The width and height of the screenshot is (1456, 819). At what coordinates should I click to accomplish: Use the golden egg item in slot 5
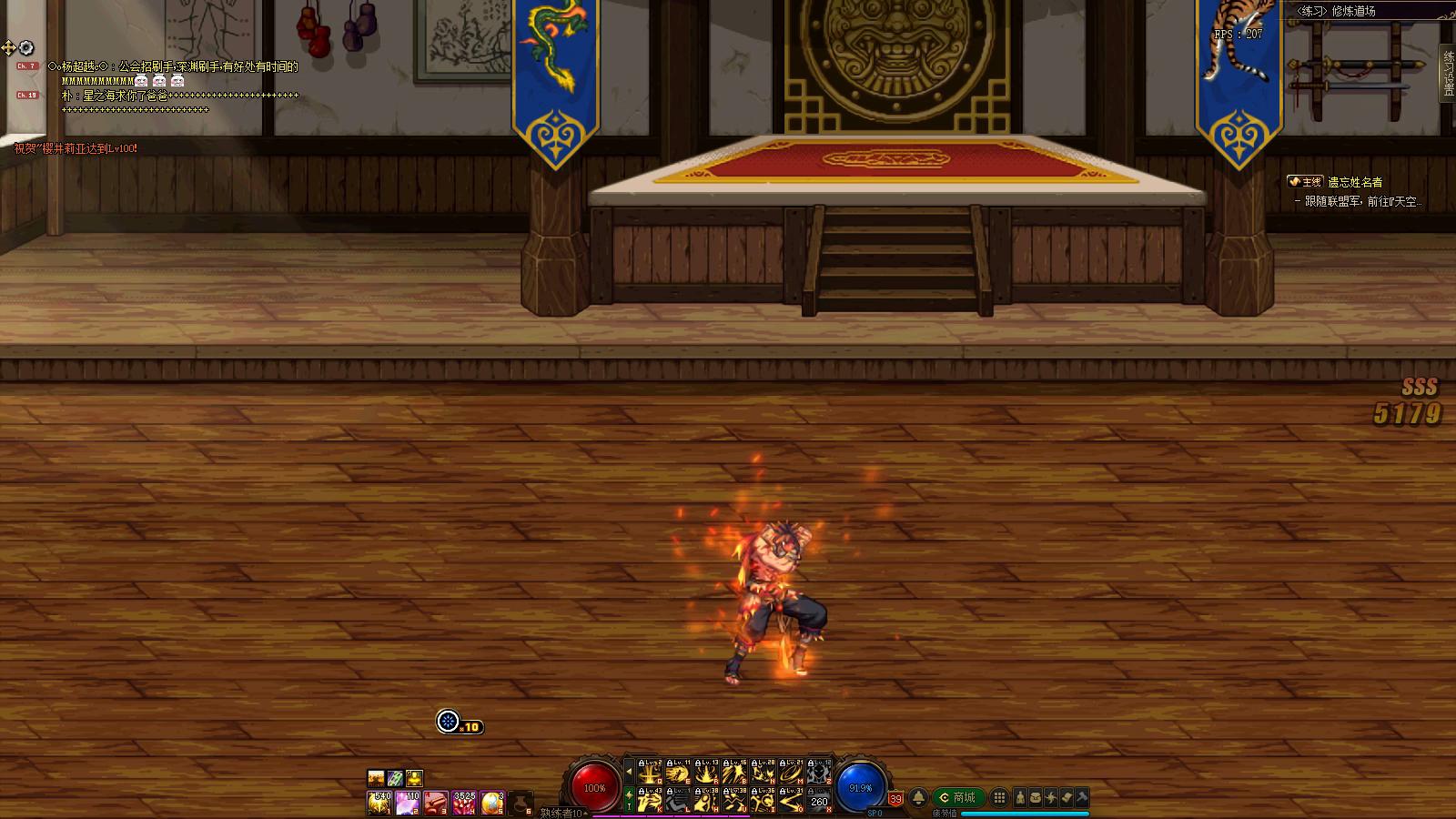(x=492, y=803)
